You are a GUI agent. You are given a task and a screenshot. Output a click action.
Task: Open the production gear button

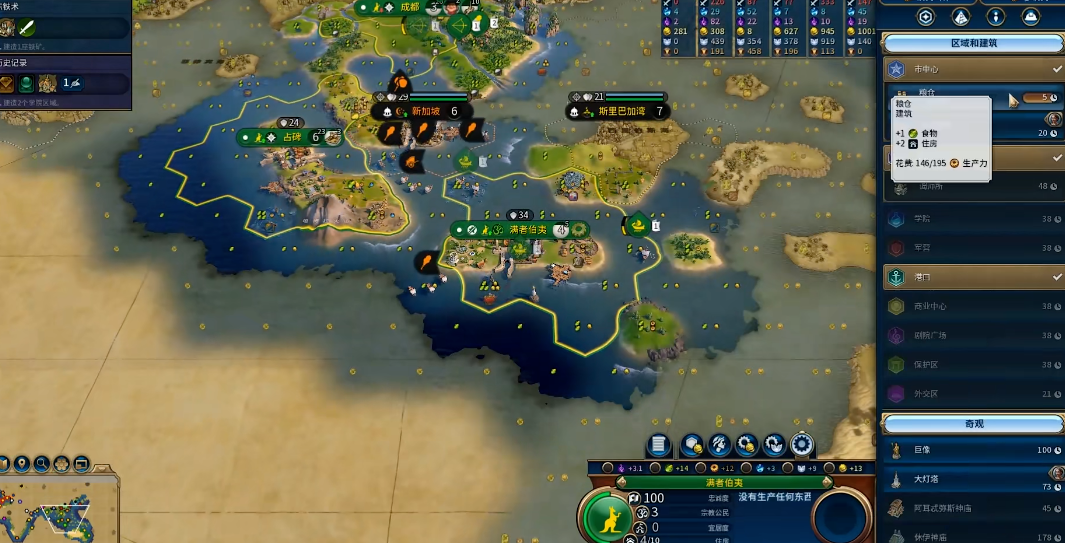(801, 445)
